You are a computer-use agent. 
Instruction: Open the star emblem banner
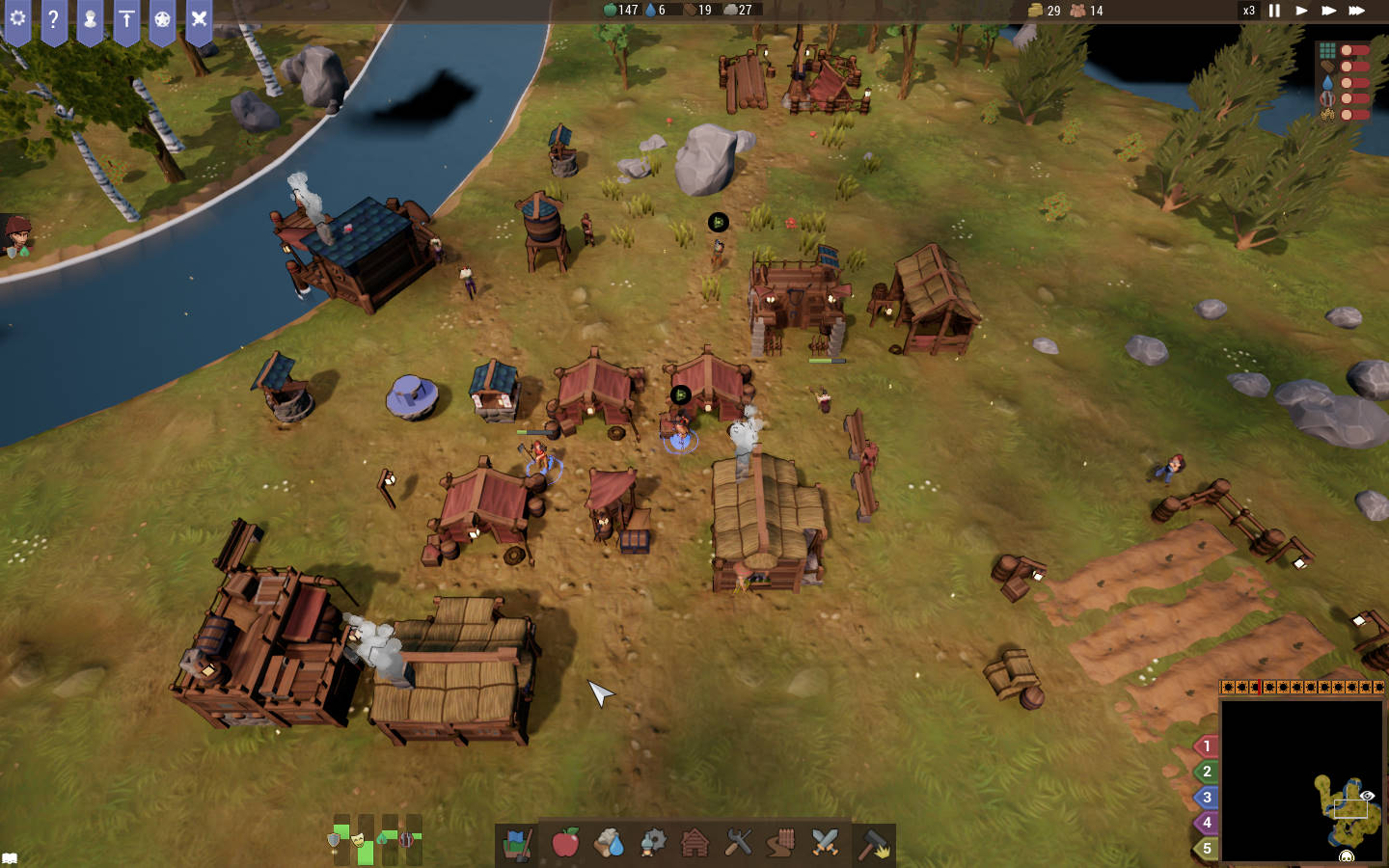pos(162,19)
